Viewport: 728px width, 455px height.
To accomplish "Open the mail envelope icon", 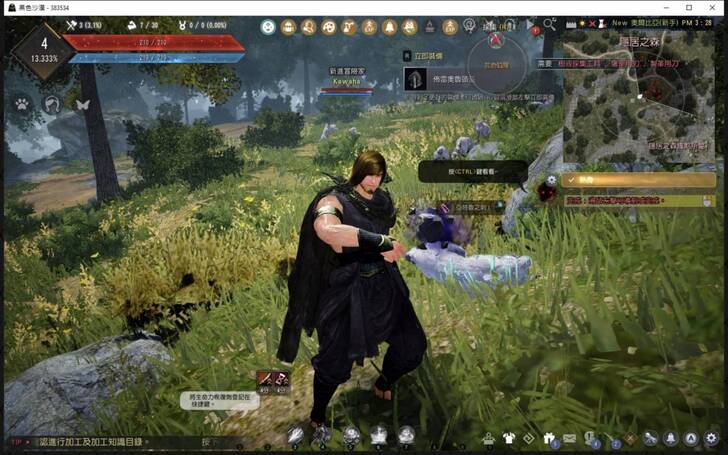I will tap(569, 438).
